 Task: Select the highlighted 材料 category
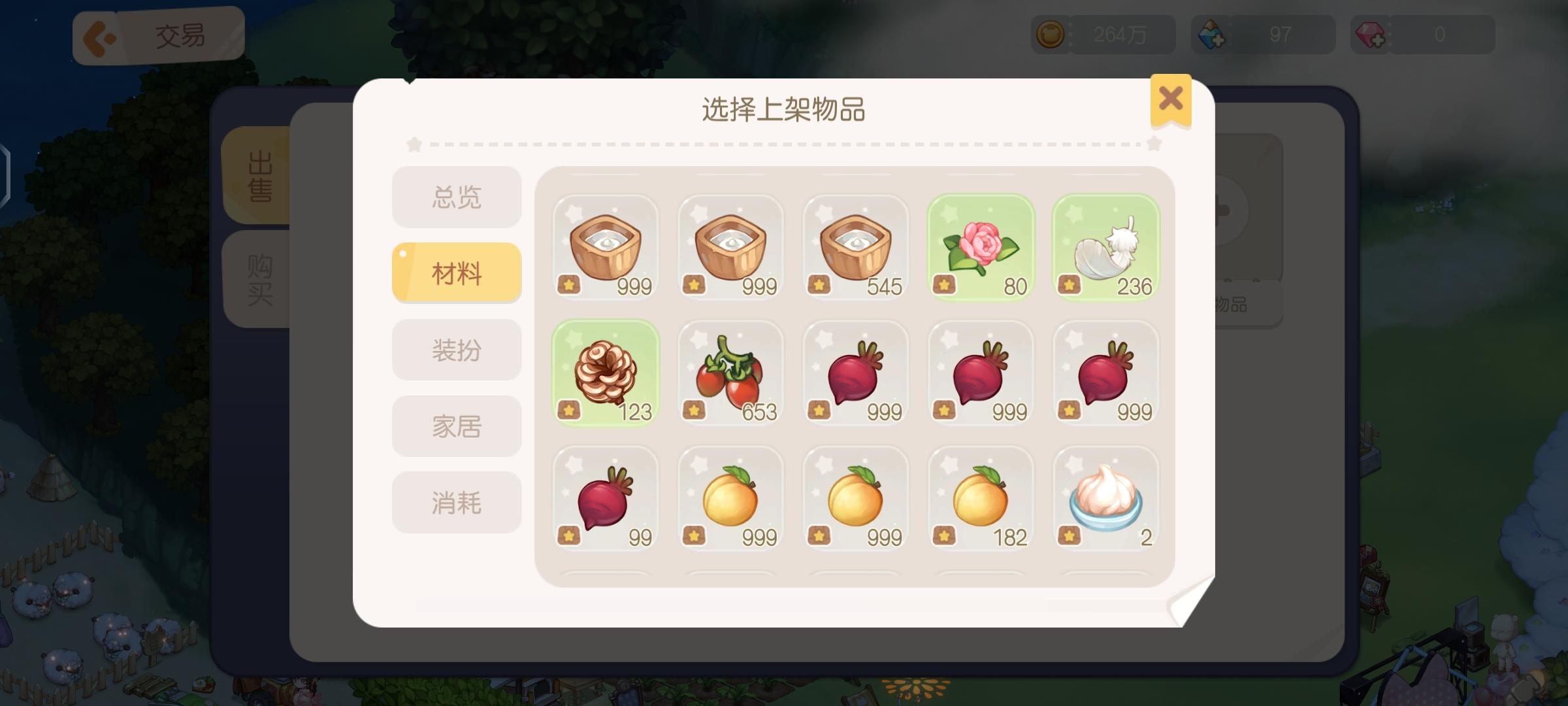[x=456, y=273]
